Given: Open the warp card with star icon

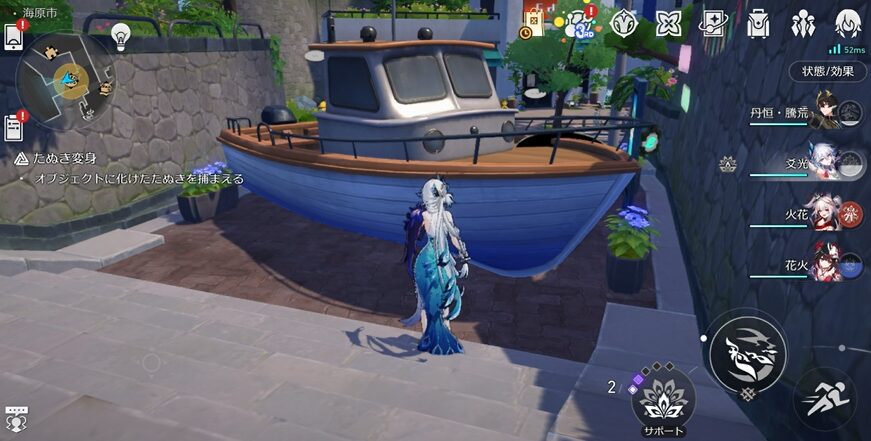Looking at the screenshot, I should click(x=713, y=23).
